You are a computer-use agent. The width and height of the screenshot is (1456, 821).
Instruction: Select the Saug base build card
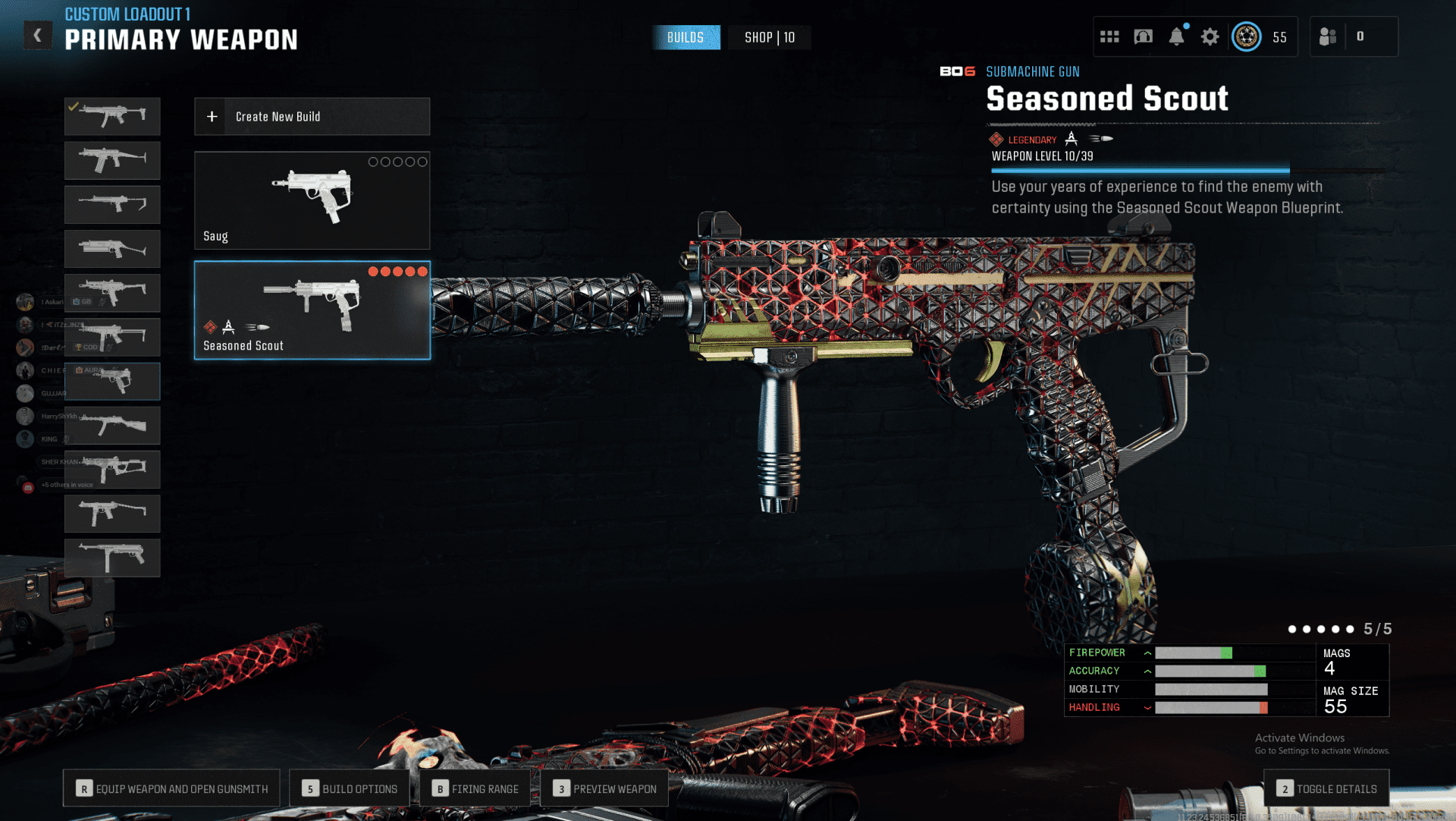[x=312, y=200]
